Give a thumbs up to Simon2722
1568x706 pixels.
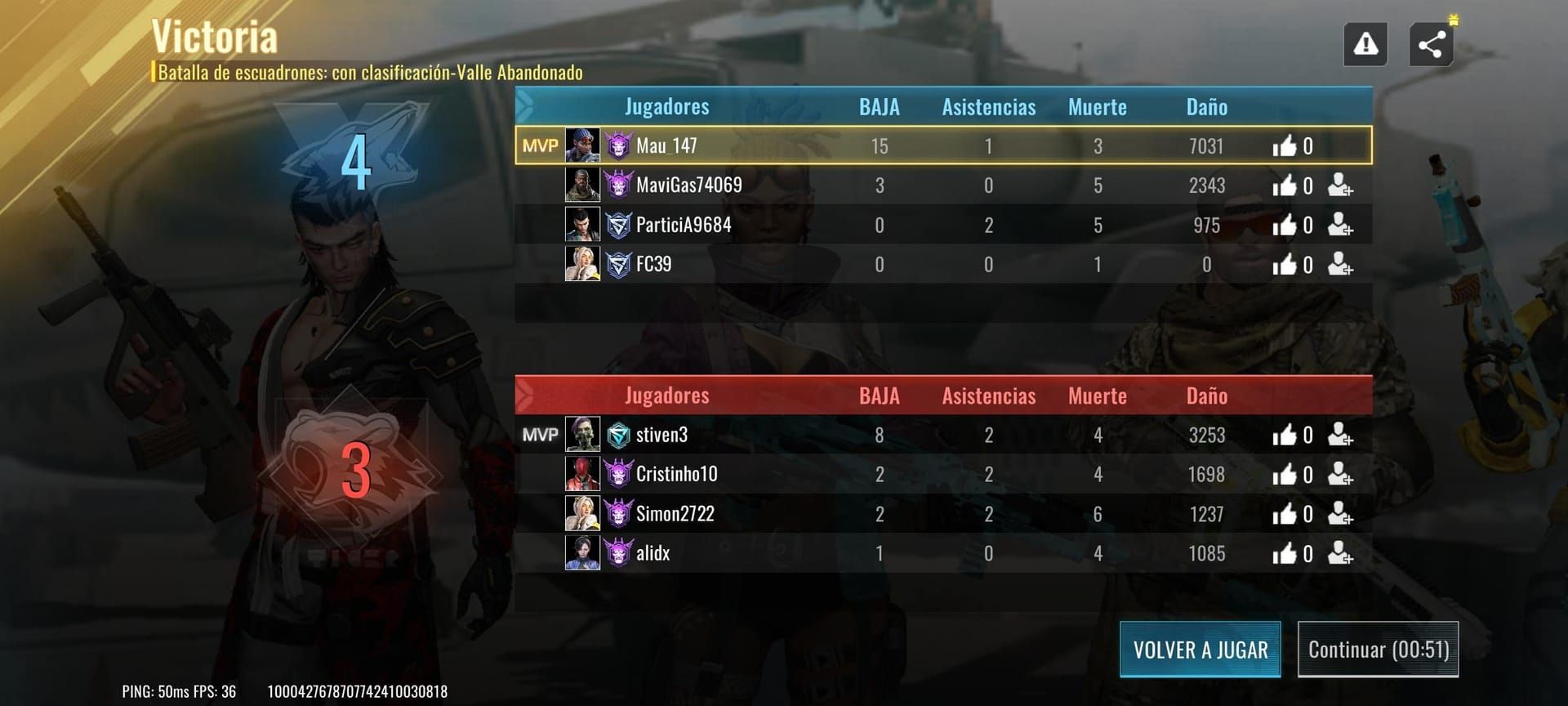1285,513
